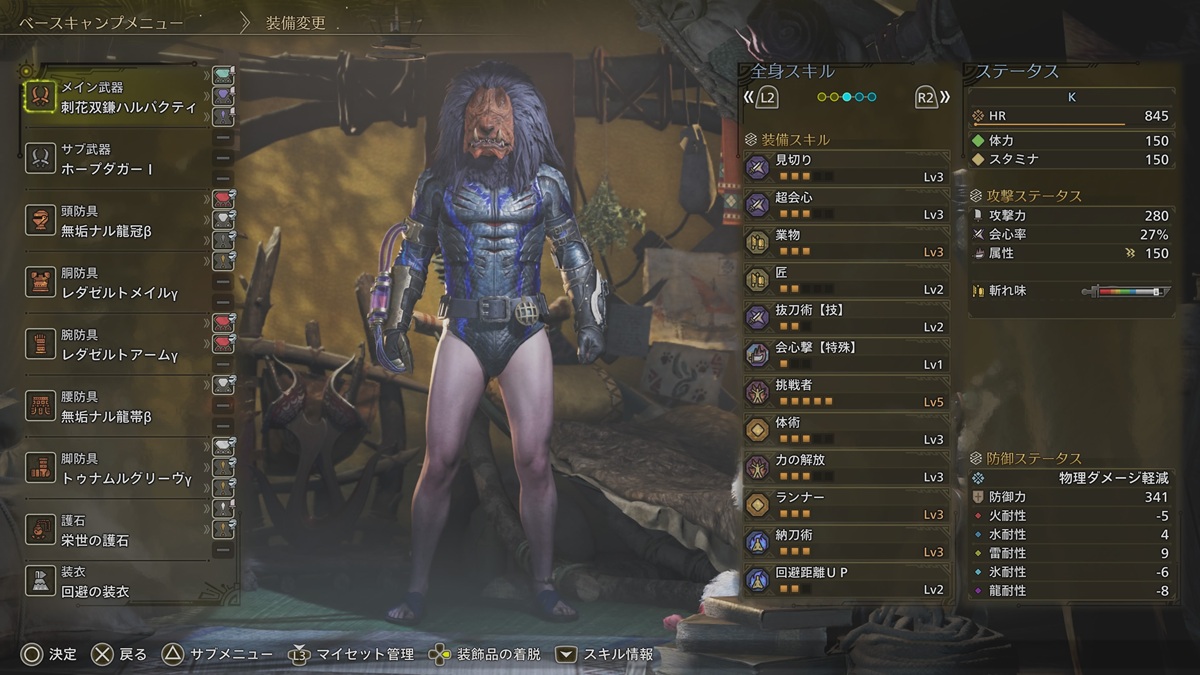Choose head armor 無垢ナル龍冠β

115,222
